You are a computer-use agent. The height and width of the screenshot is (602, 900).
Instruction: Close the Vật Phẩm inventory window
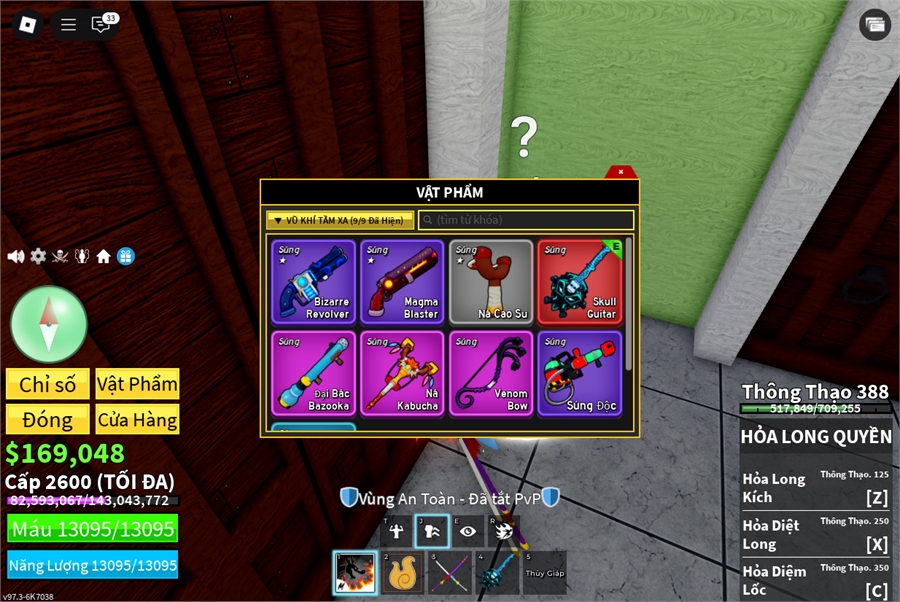point(621,172)
